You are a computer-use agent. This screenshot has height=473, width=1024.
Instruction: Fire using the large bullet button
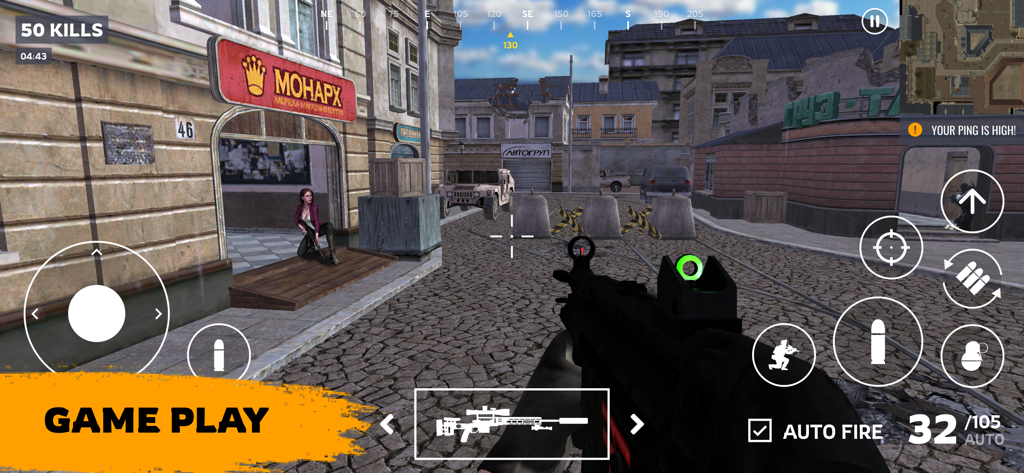click(877, 341)
